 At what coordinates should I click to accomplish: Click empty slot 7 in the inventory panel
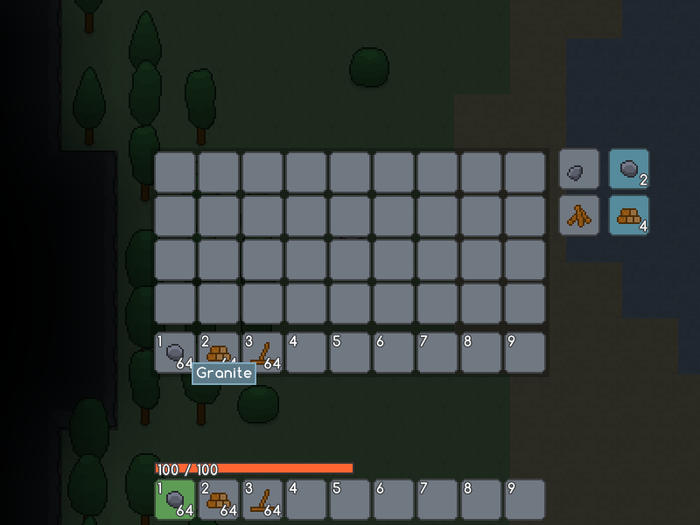pyautogui.click(x=438, y=352)
